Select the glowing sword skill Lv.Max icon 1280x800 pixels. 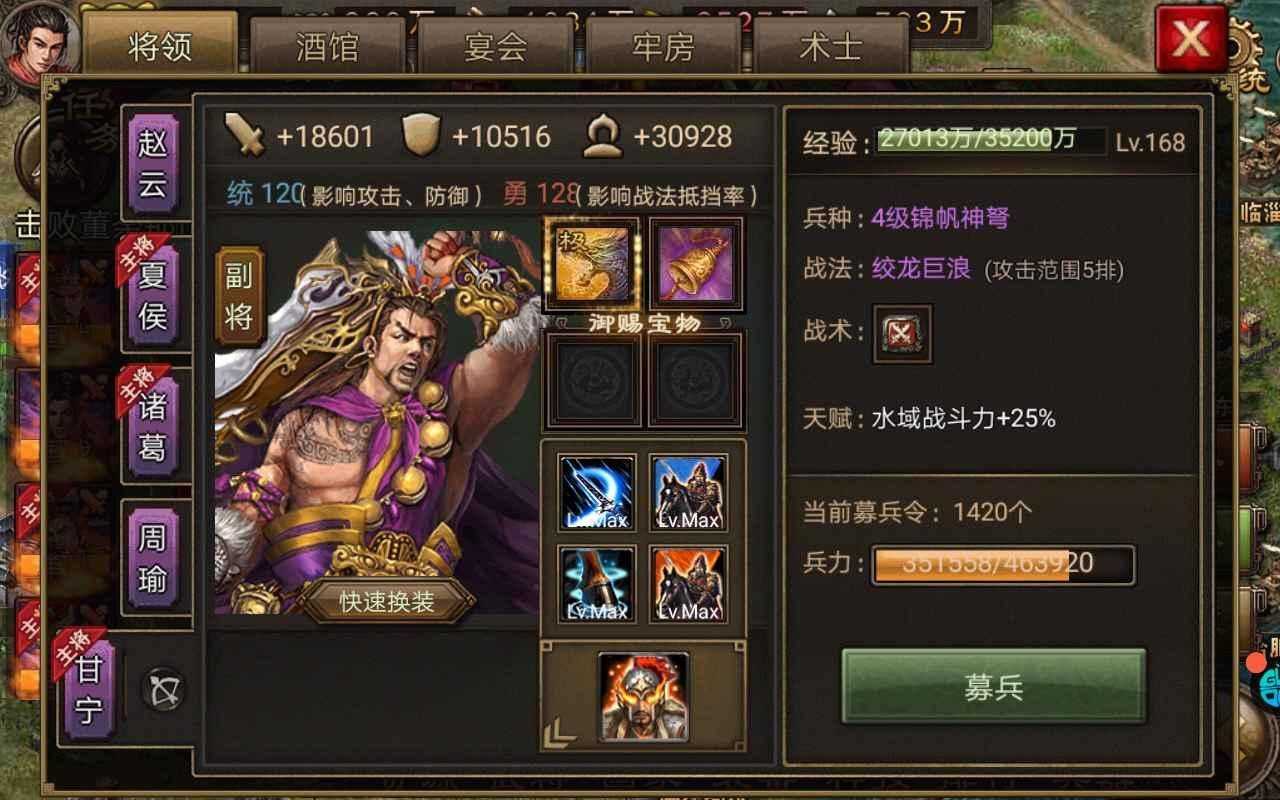[x=597, y=489]
